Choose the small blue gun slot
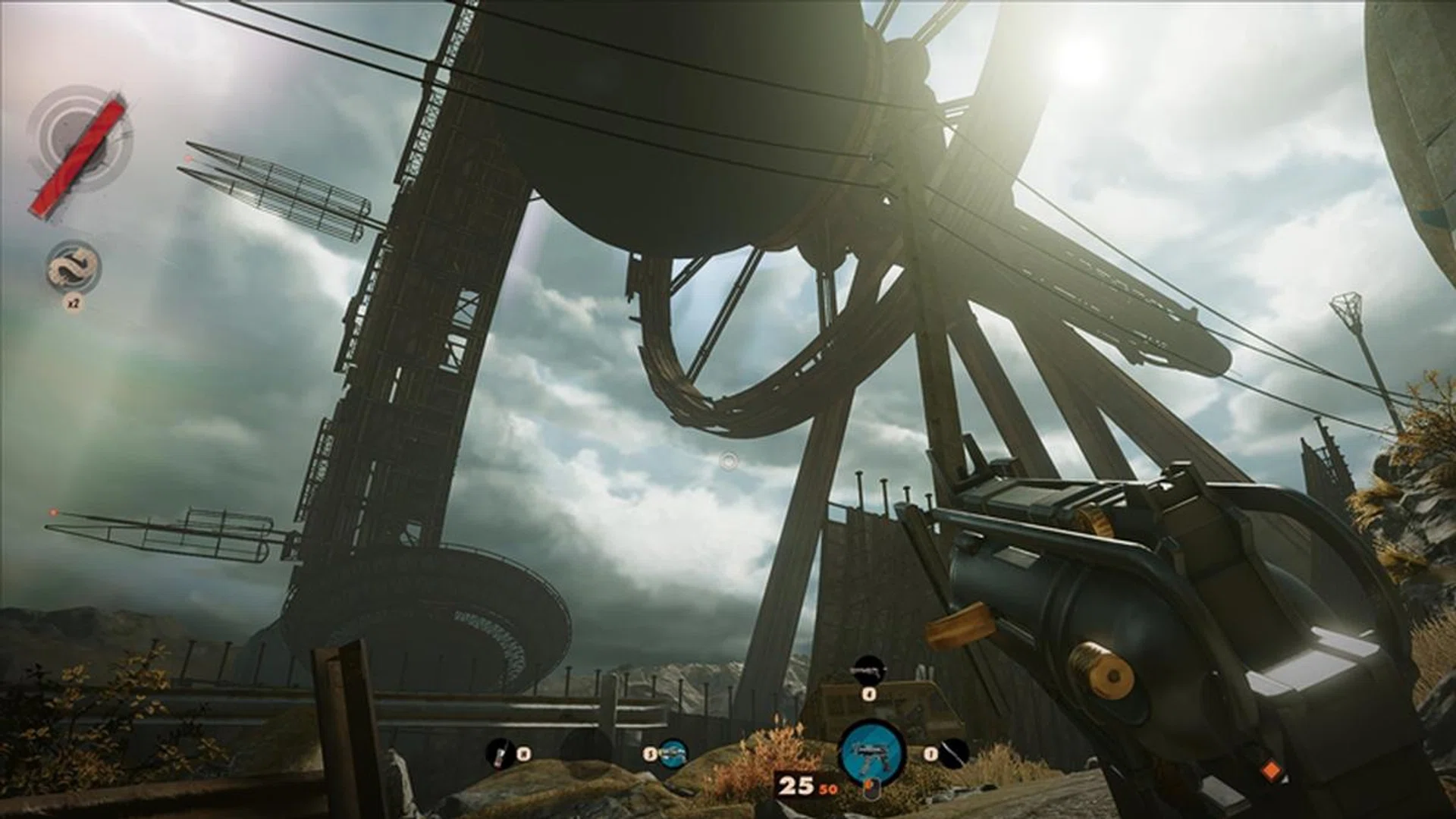The image size is (1456, 819). [x=672, y=753]
